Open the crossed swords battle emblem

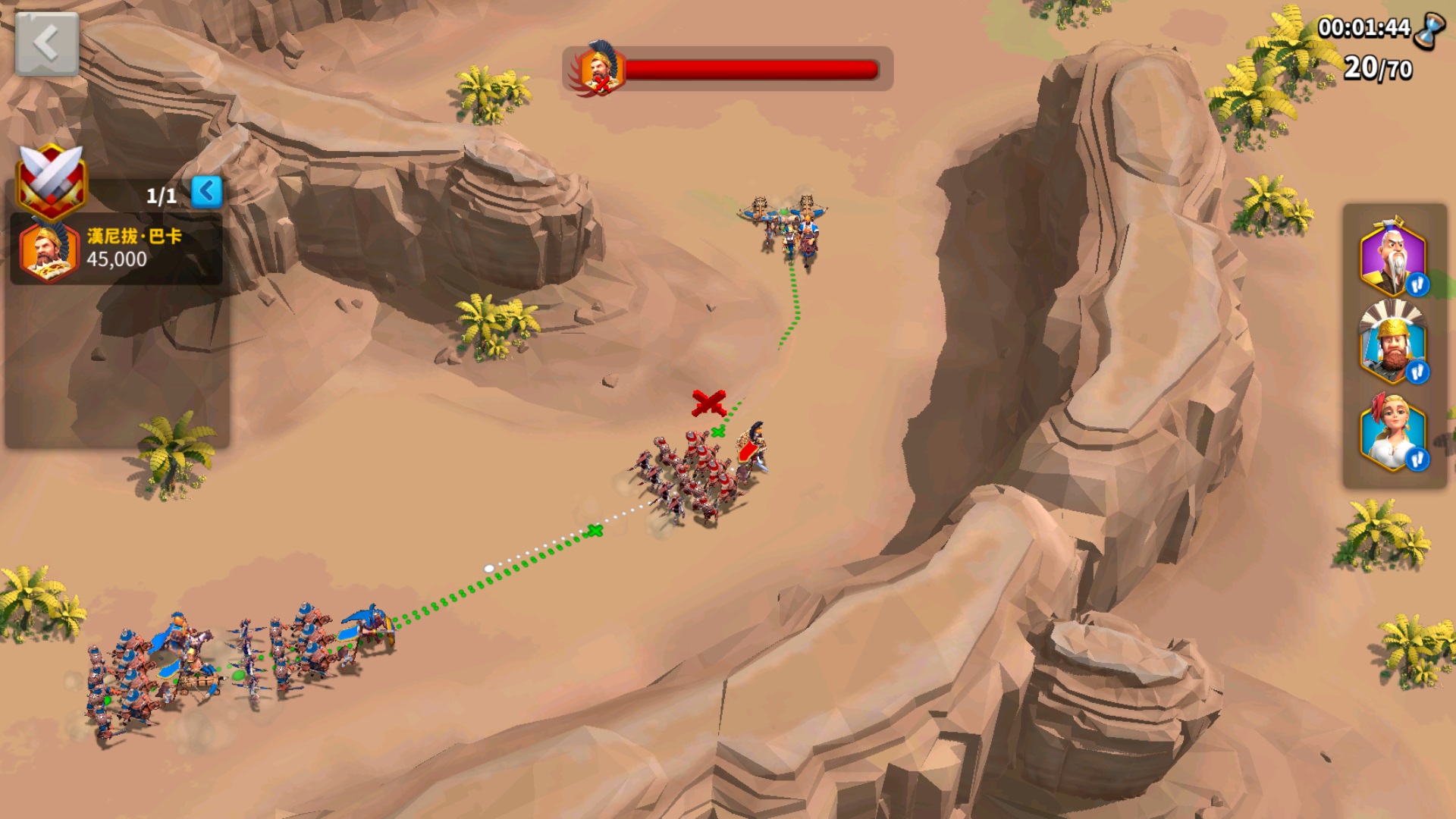click(52, 180)
